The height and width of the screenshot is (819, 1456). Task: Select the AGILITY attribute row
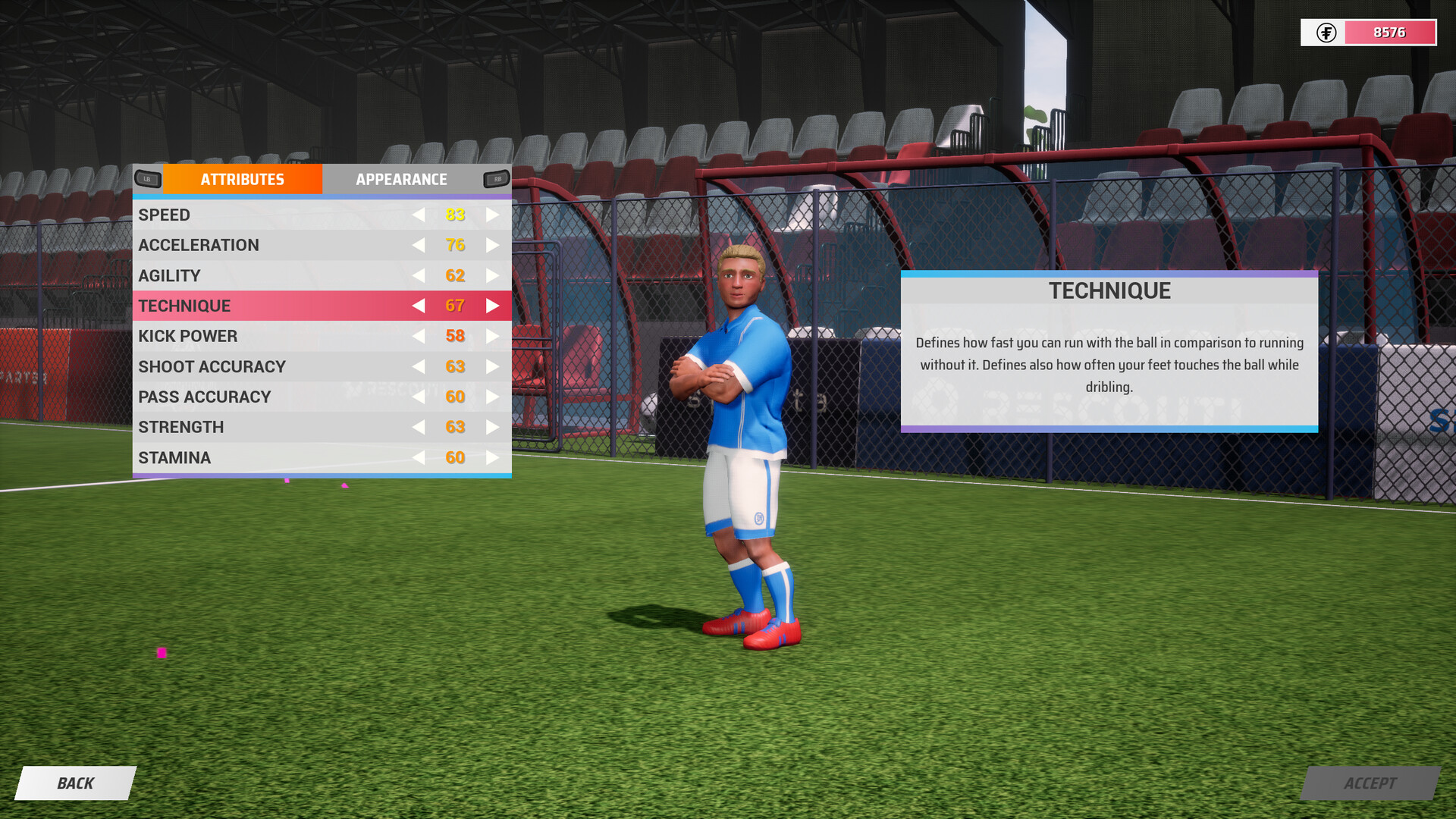(227, 275)
